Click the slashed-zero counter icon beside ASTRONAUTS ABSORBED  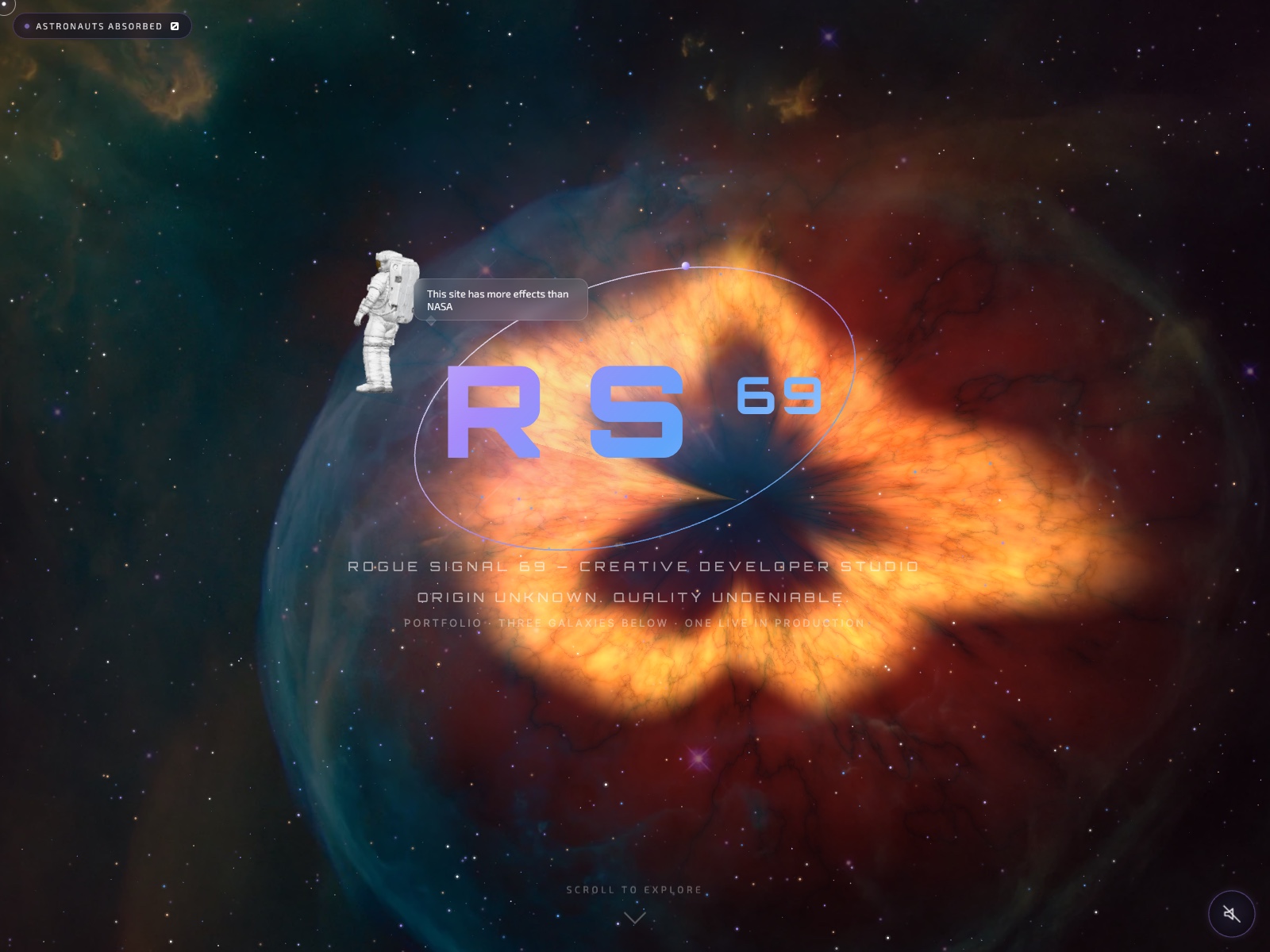pos(175,25)
